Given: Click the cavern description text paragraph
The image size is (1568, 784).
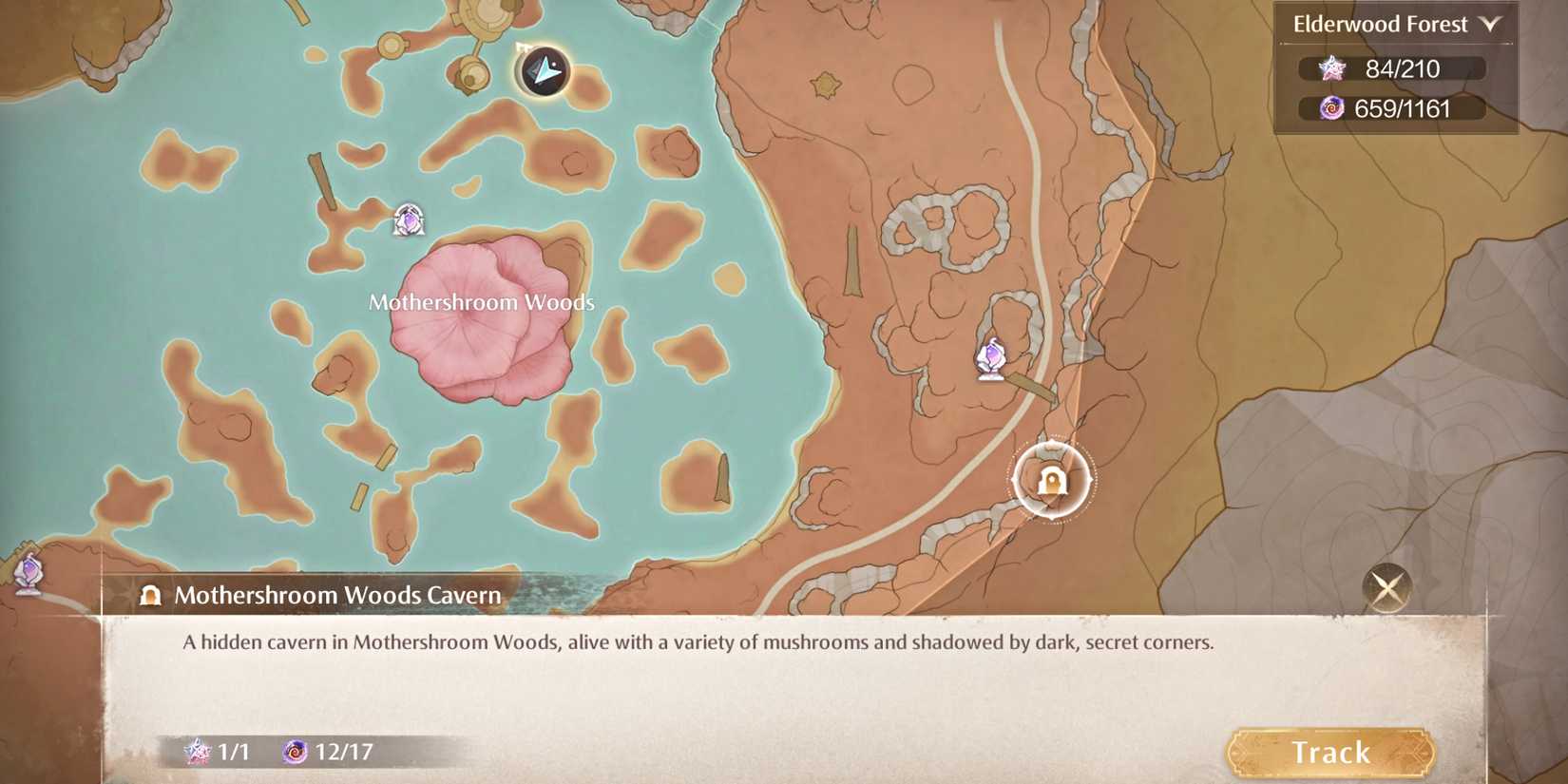Looking at the screenshot, I should click(x=698, y=641).
